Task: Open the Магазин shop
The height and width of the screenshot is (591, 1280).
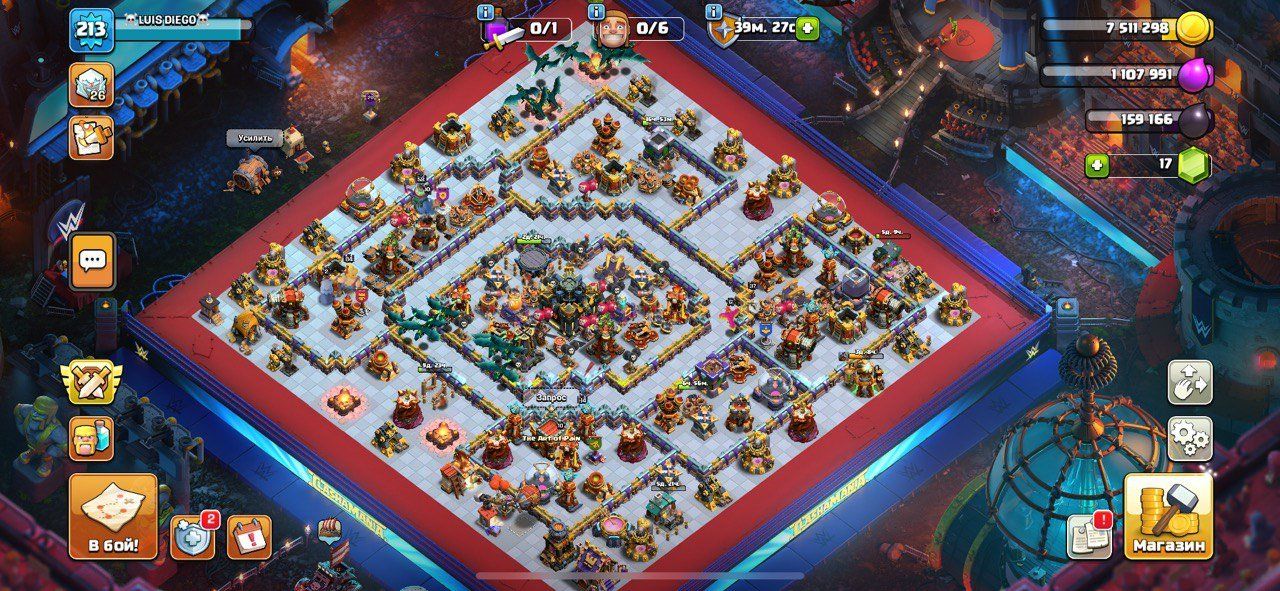Action: pyautogui.click(x=1167, y=516)
